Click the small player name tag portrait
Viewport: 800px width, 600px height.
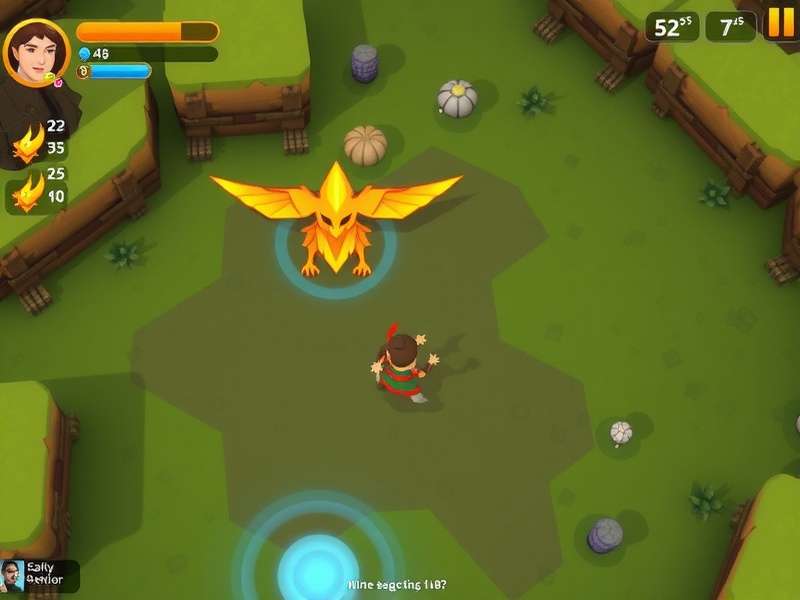[x=13, y=576]
